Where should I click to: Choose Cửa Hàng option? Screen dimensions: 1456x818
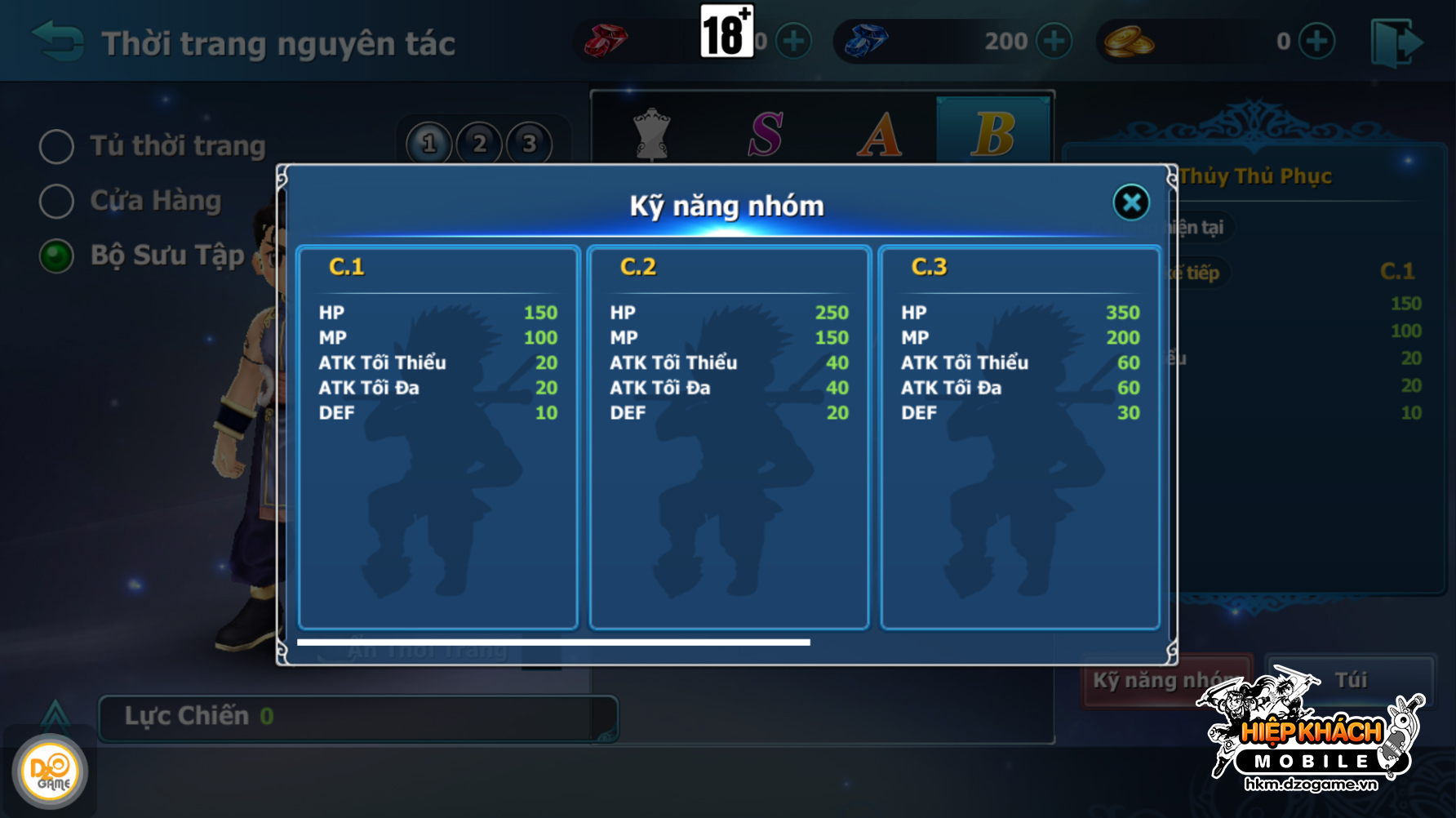pos(57,201)
